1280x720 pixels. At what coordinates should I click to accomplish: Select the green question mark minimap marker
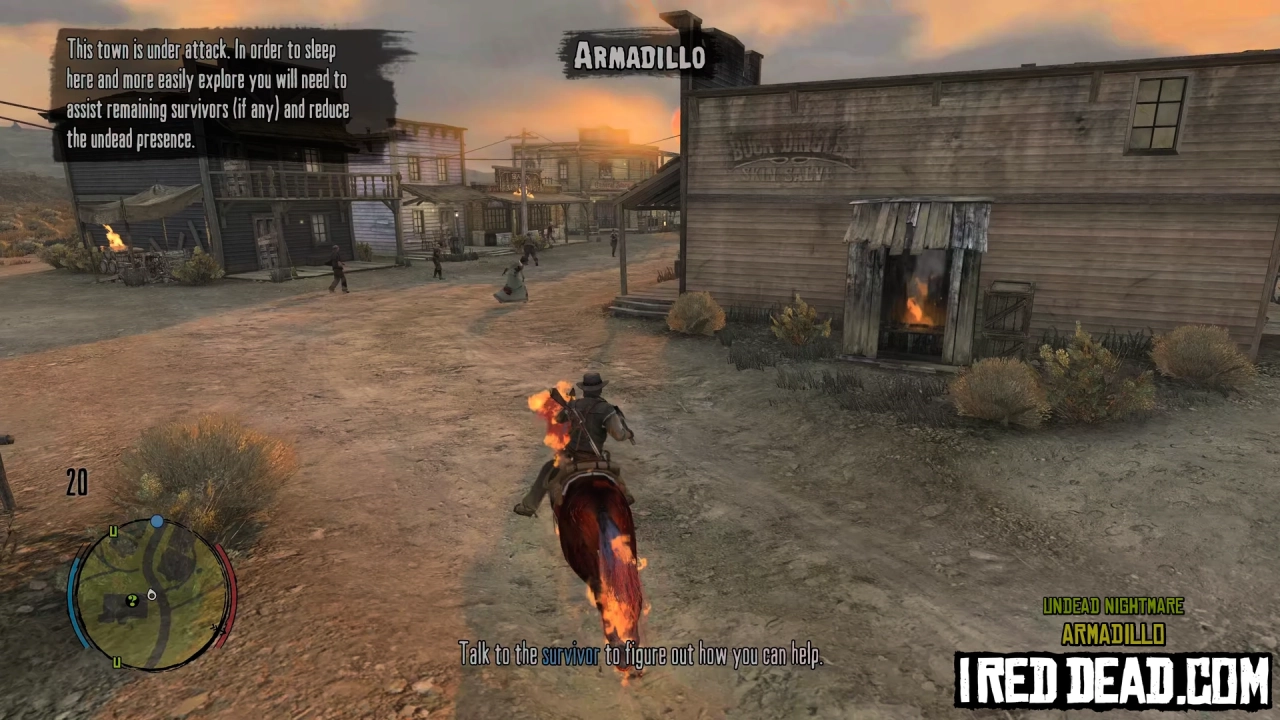click(x=132, y=601)
